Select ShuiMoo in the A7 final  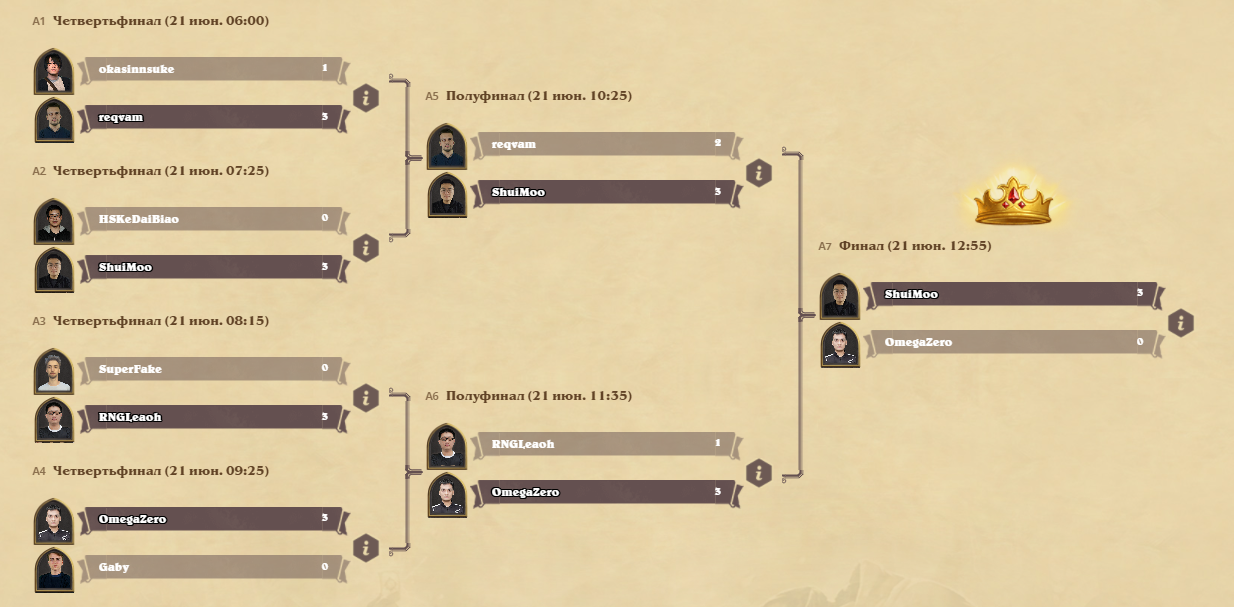pyautogui.click(x=1000, y=294)
